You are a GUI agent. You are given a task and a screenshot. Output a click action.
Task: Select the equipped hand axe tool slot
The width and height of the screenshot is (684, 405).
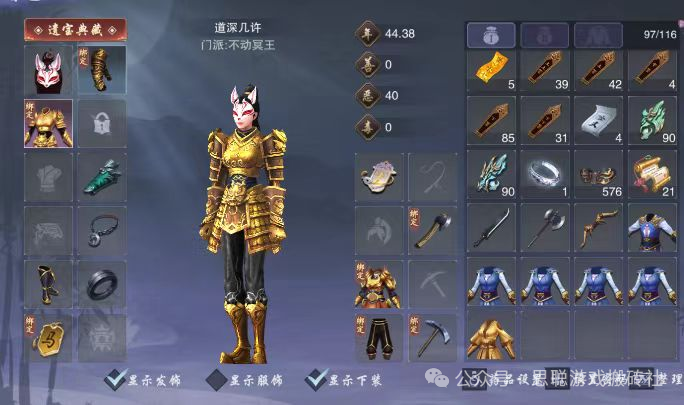pyautogui.click(x=432, y=231)
